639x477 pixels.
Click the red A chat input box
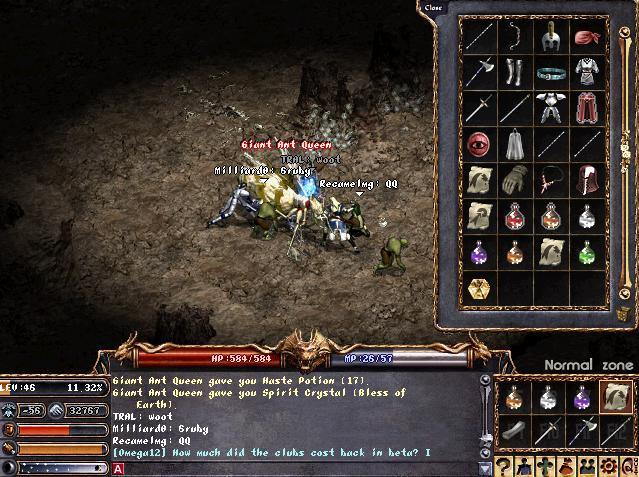coord(117,468)
